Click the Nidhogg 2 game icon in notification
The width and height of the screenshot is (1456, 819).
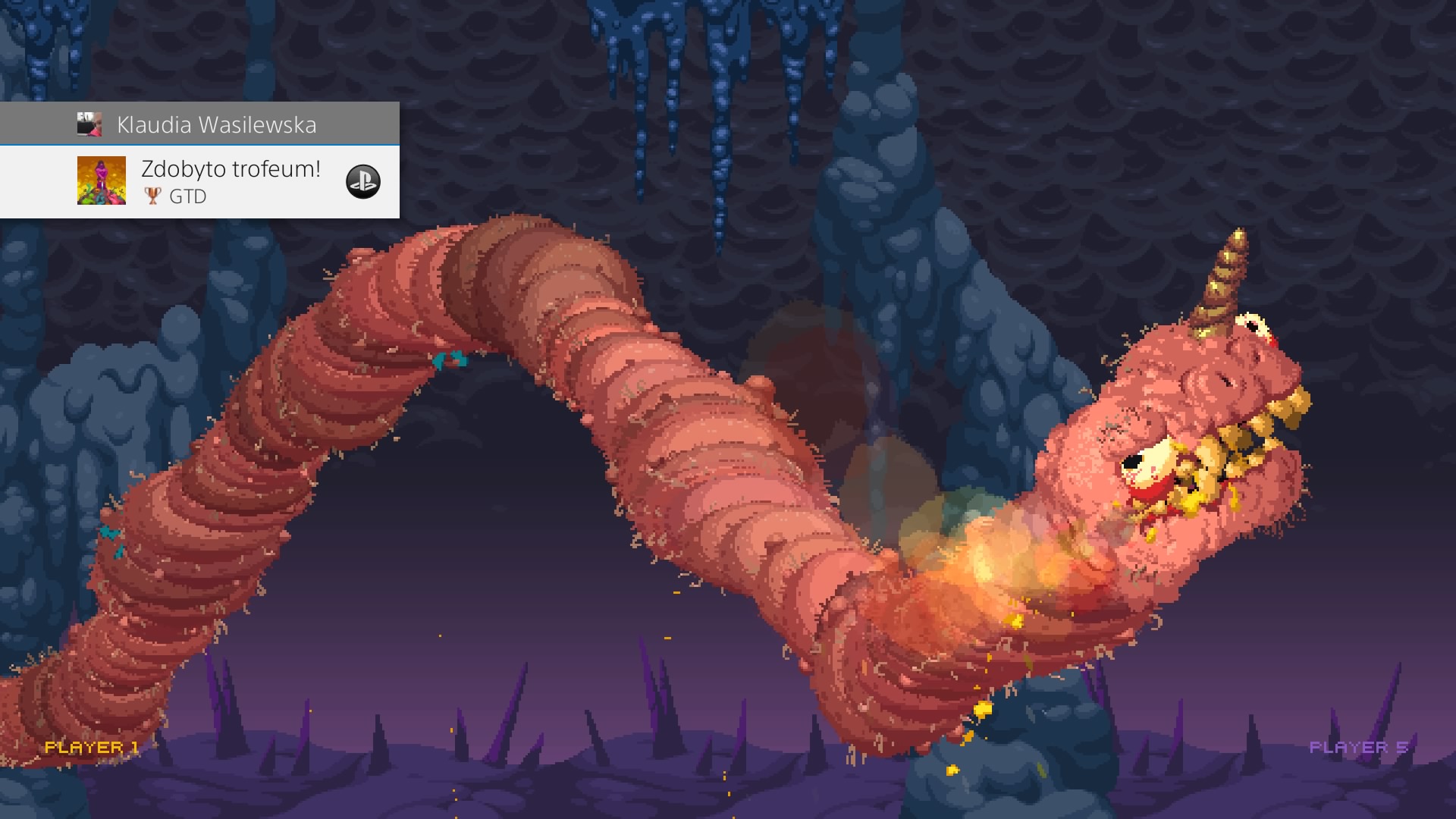pyautogui.click(x=102, y=182)
